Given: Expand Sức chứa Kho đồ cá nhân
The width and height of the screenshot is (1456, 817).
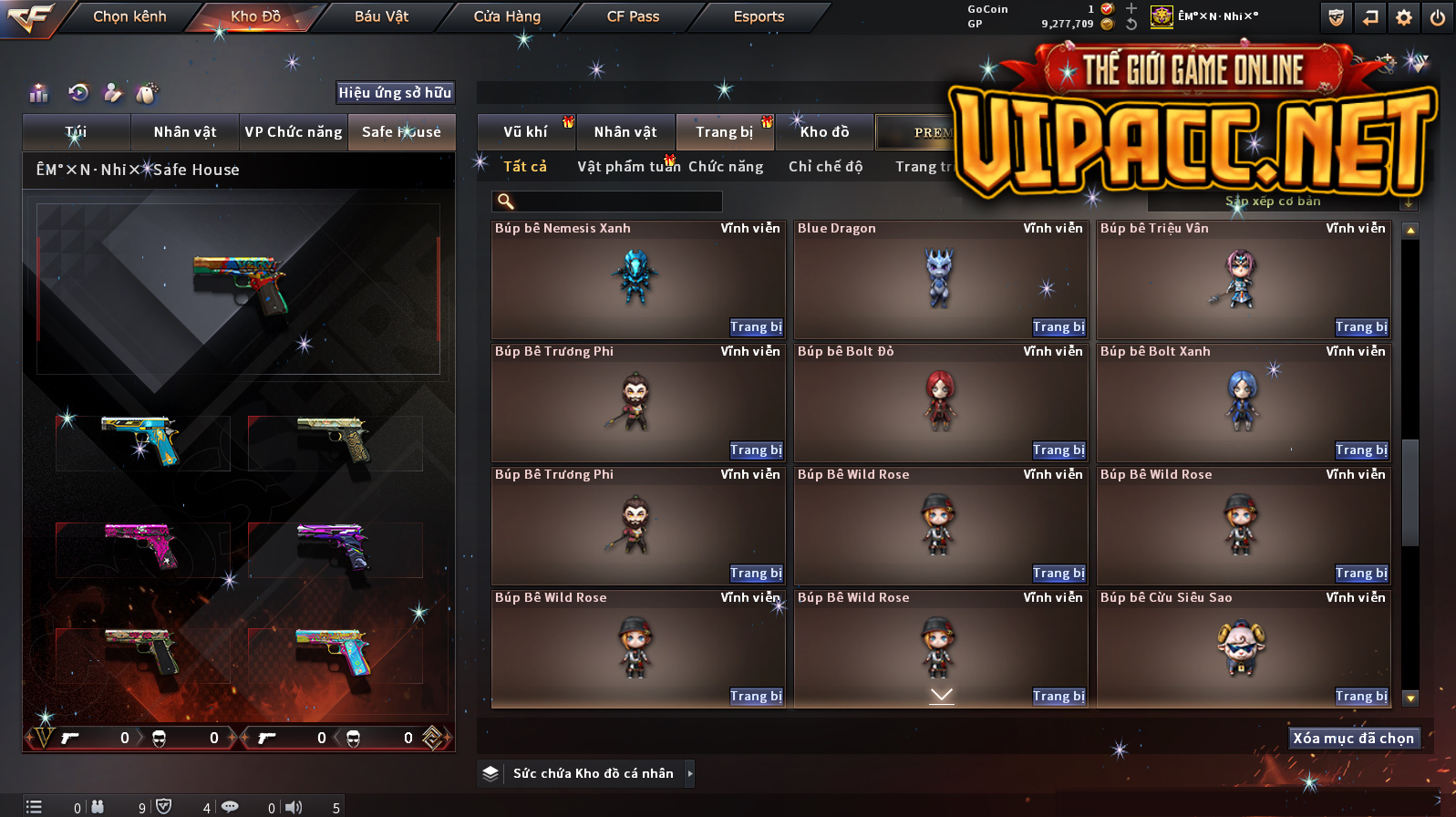Looking at the screenshot, I should 690,773.
